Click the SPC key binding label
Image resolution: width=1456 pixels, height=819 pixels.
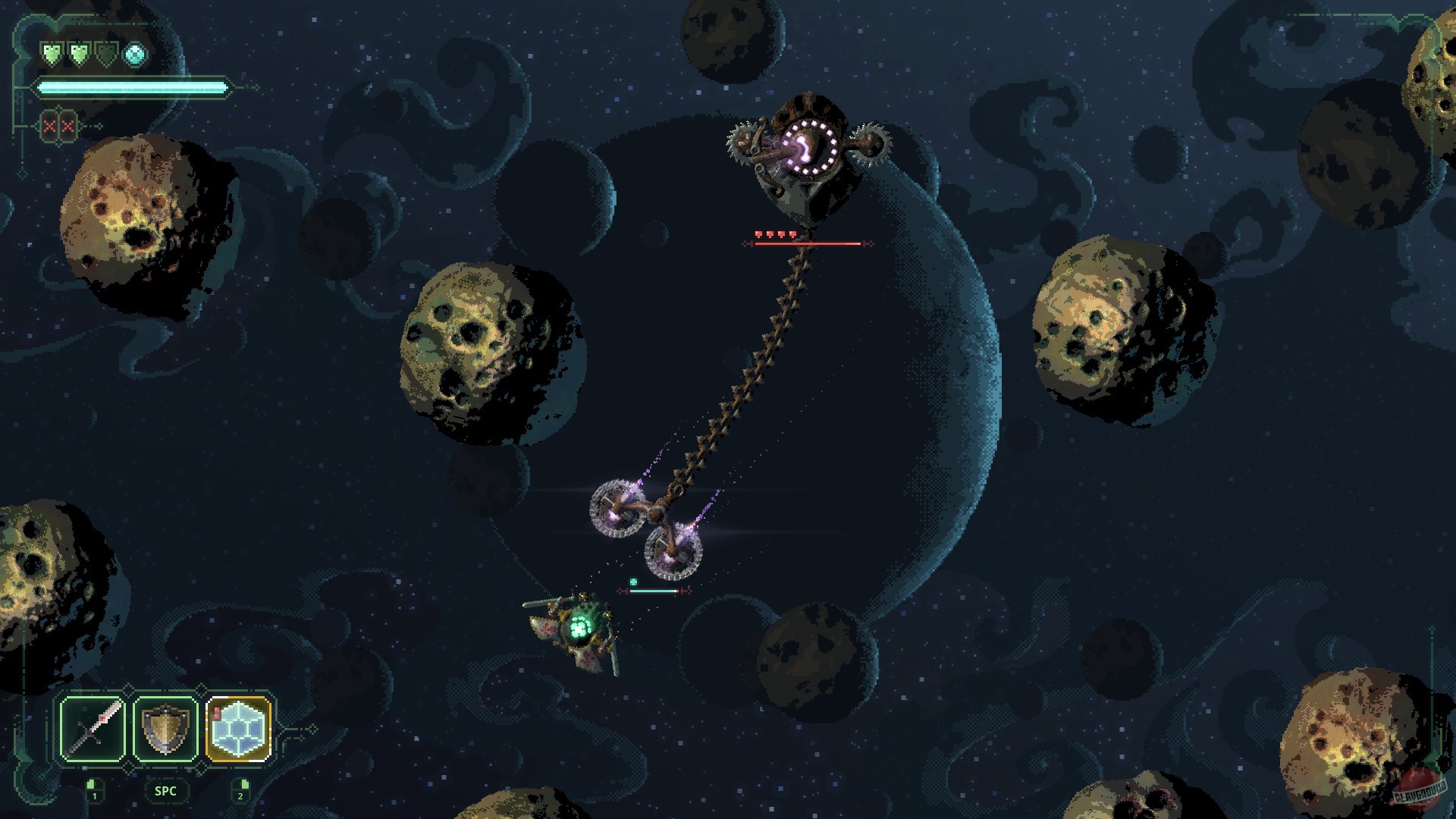(x=165, y=791)
